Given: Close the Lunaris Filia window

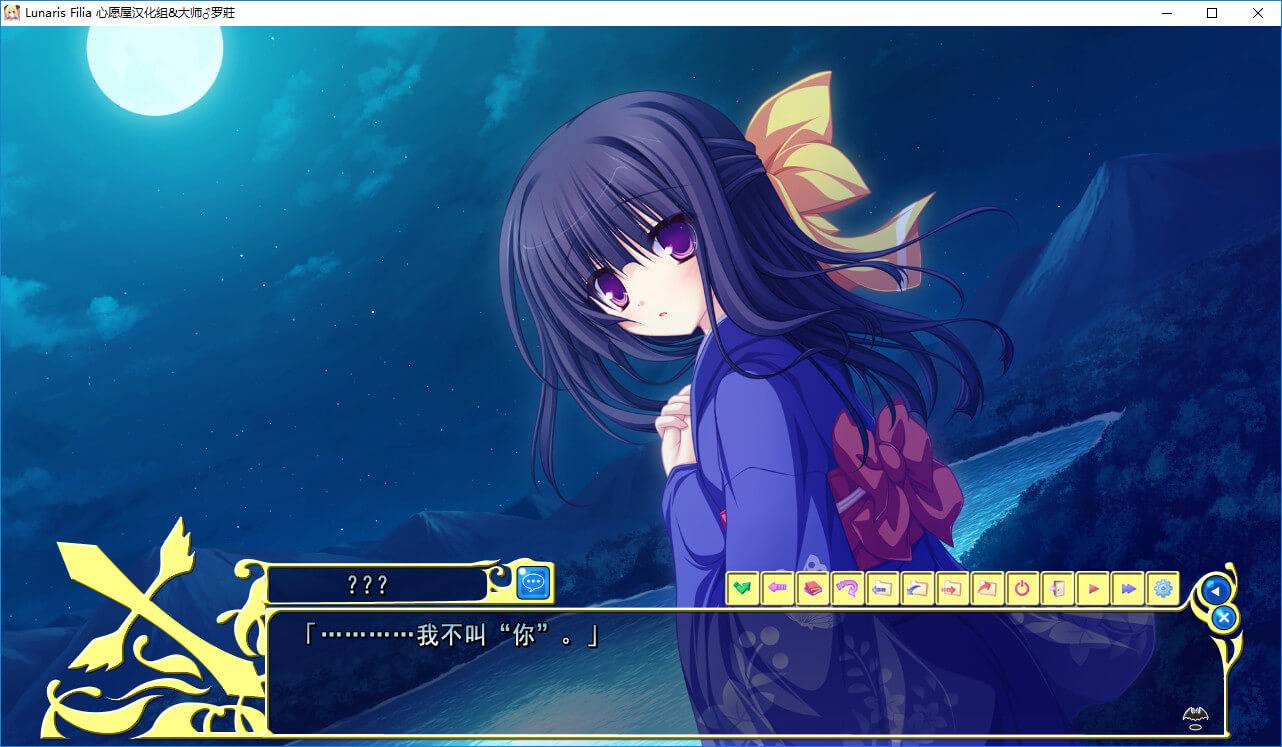Looking at the screenshot, I should [1258, 13].
